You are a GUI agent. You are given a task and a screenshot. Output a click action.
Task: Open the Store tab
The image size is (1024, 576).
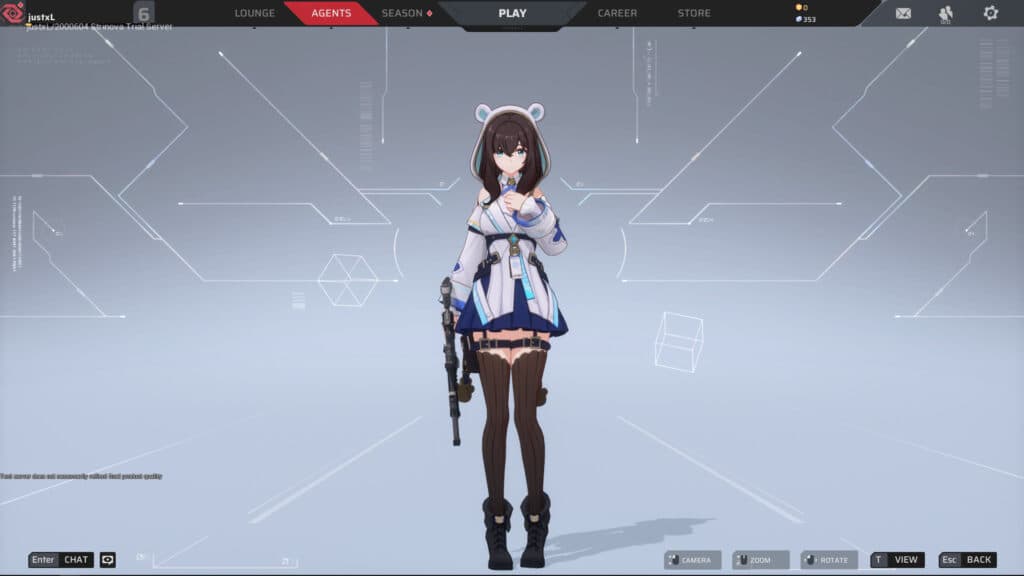(694, 13)
